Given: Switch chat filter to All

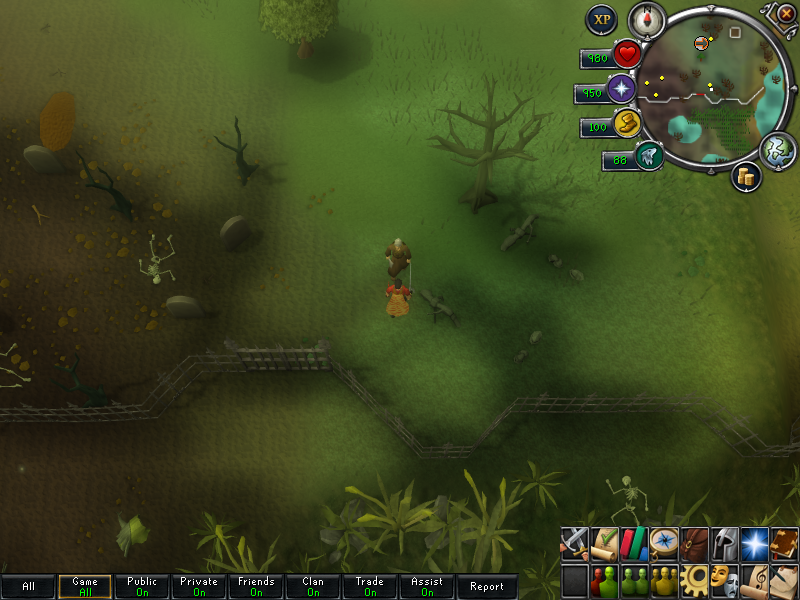Looking at the screenshot, I should 28,587.
